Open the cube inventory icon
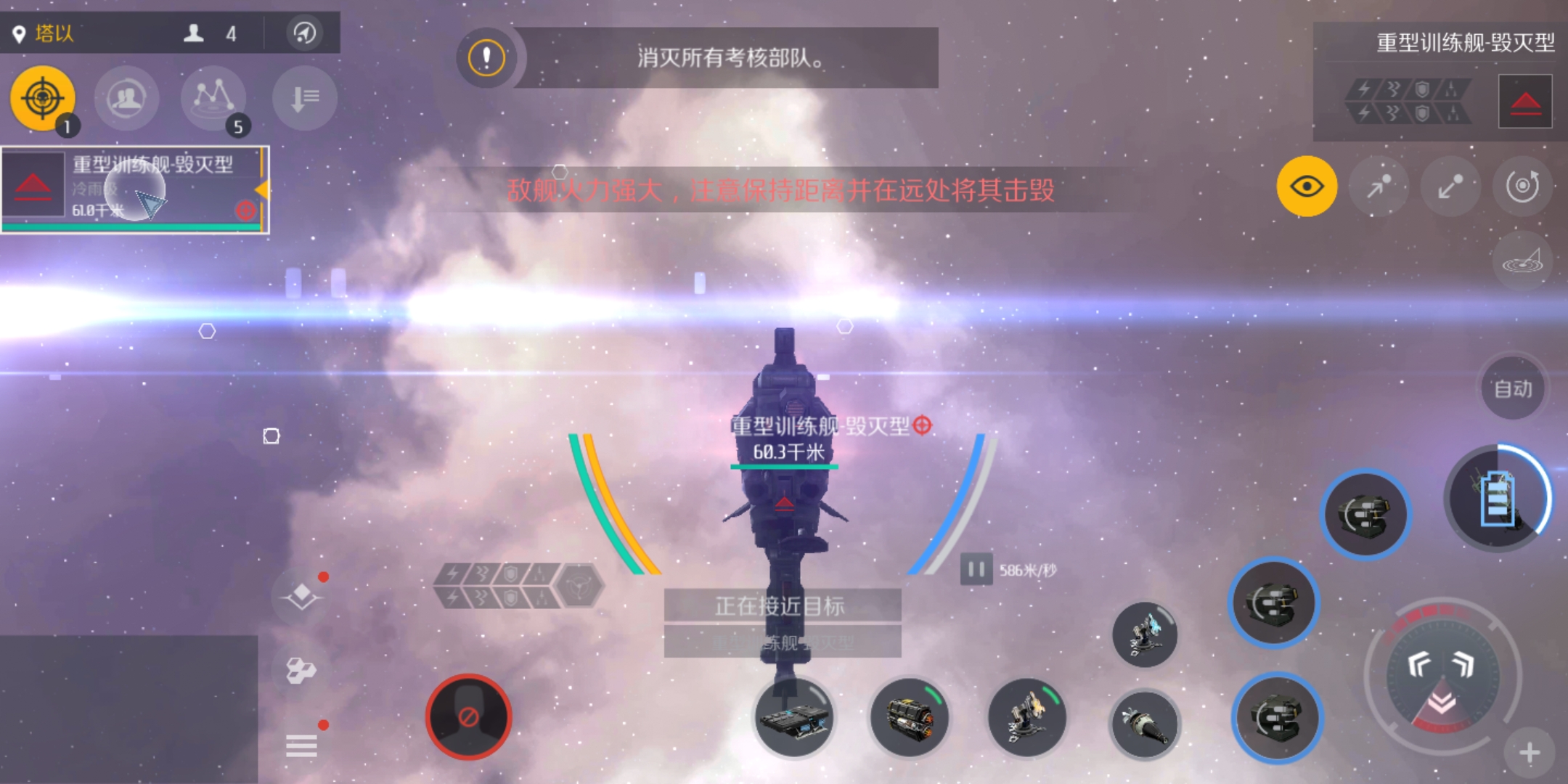Image resolution: width=1568 pixels, height=784 pixels. (x=301, y=670)
